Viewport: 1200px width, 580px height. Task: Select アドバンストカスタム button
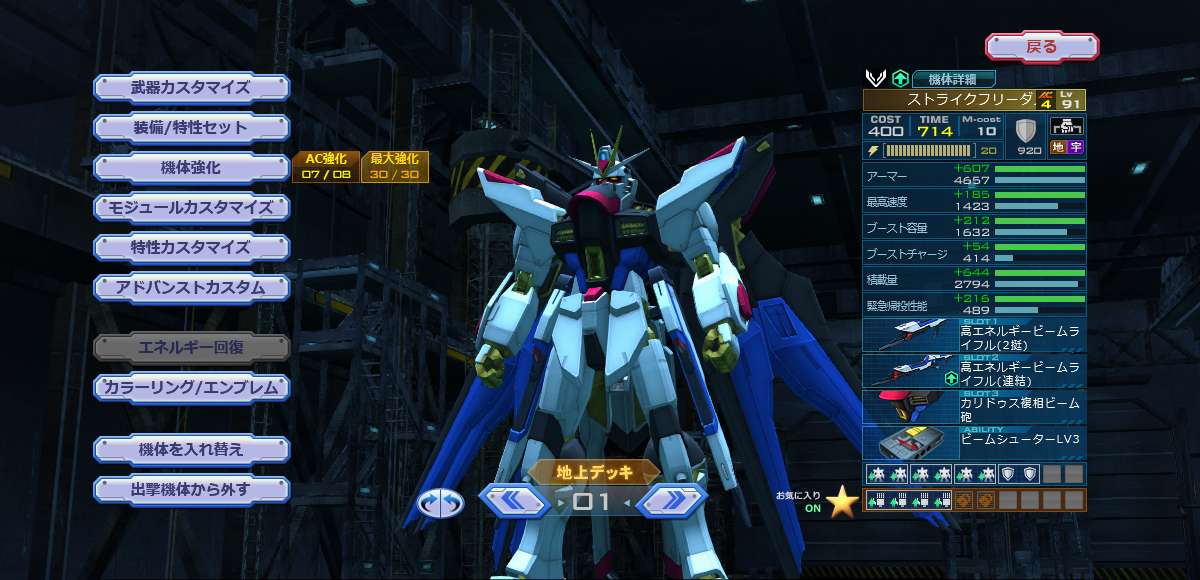[191, 287]
